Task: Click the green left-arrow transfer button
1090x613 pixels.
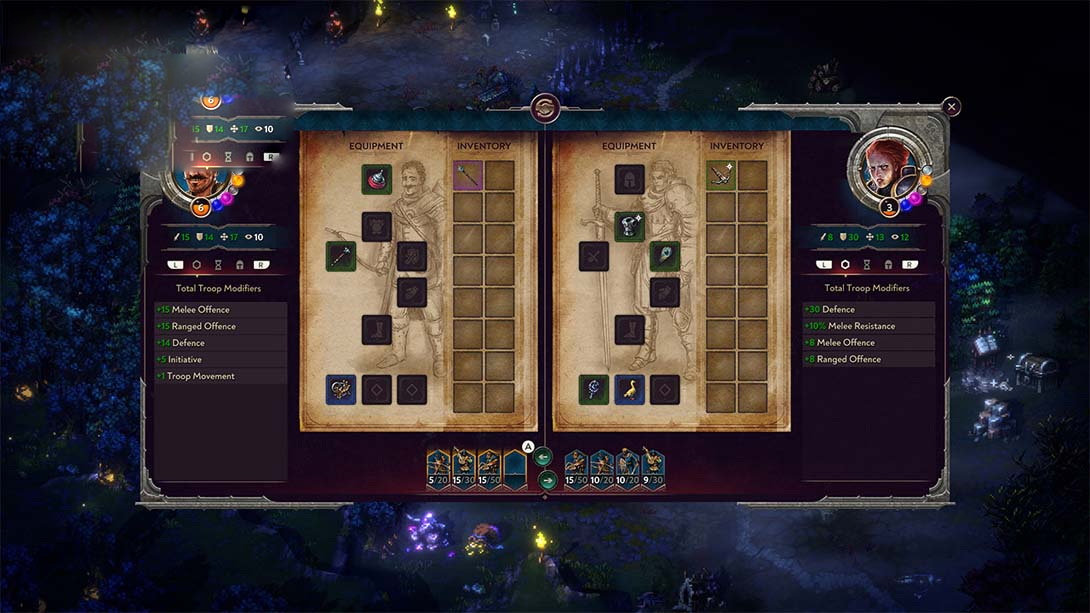Action: (x=543, y=457)
